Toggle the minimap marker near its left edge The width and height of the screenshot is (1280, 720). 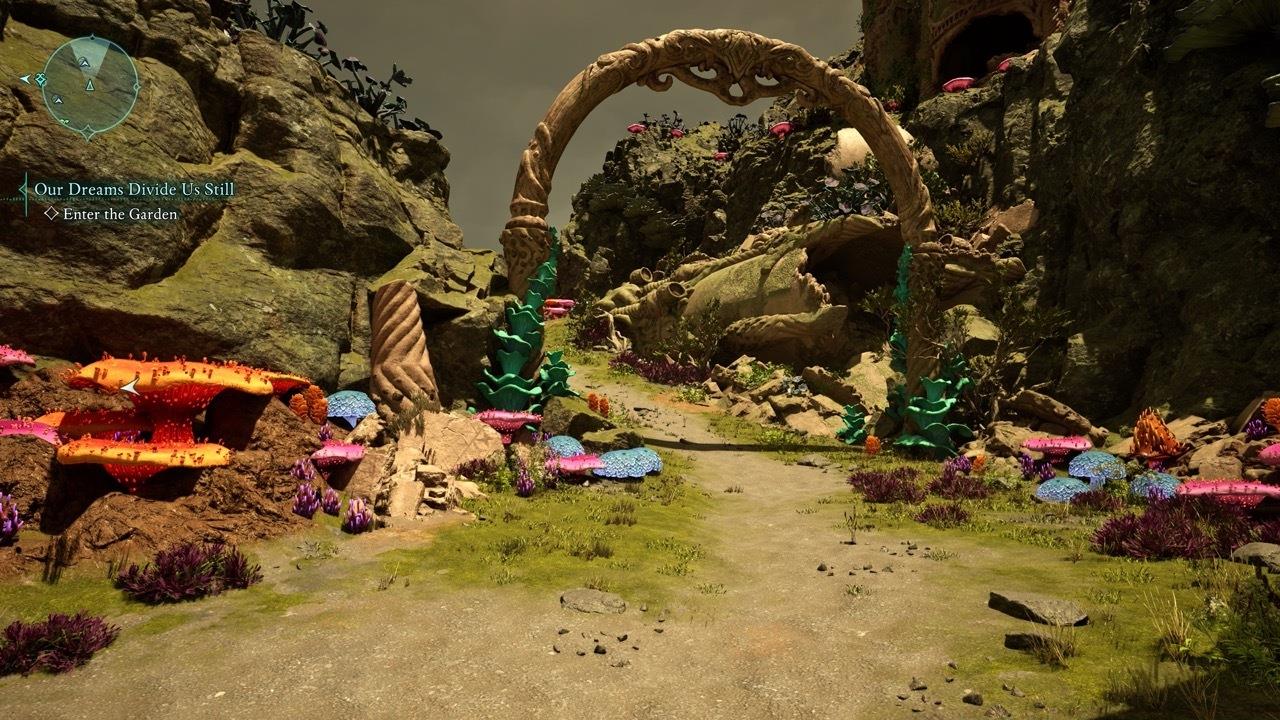tap(40, 79)
